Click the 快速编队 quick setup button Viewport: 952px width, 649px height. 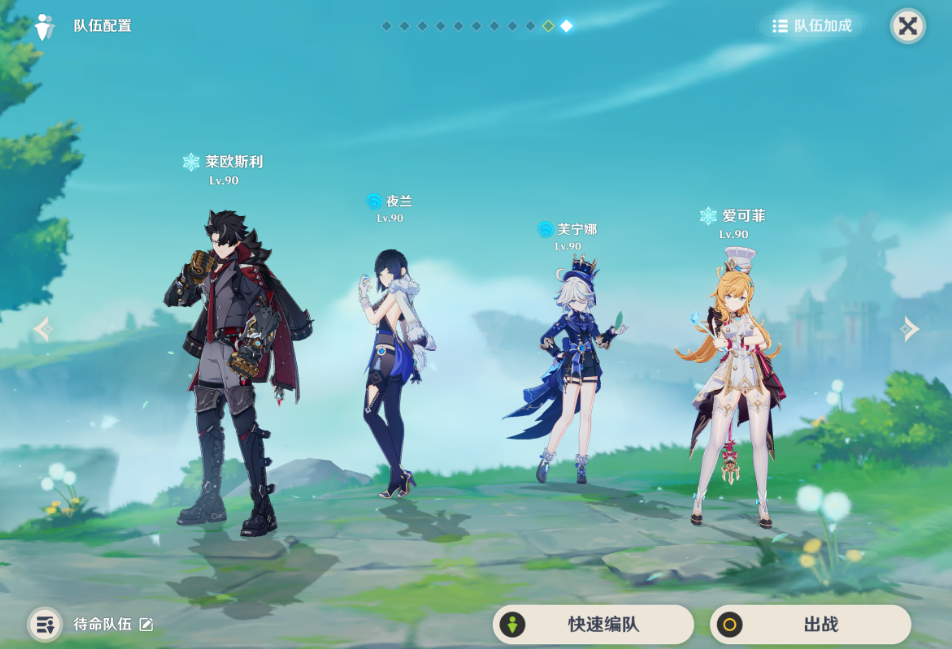click(593, 625)
